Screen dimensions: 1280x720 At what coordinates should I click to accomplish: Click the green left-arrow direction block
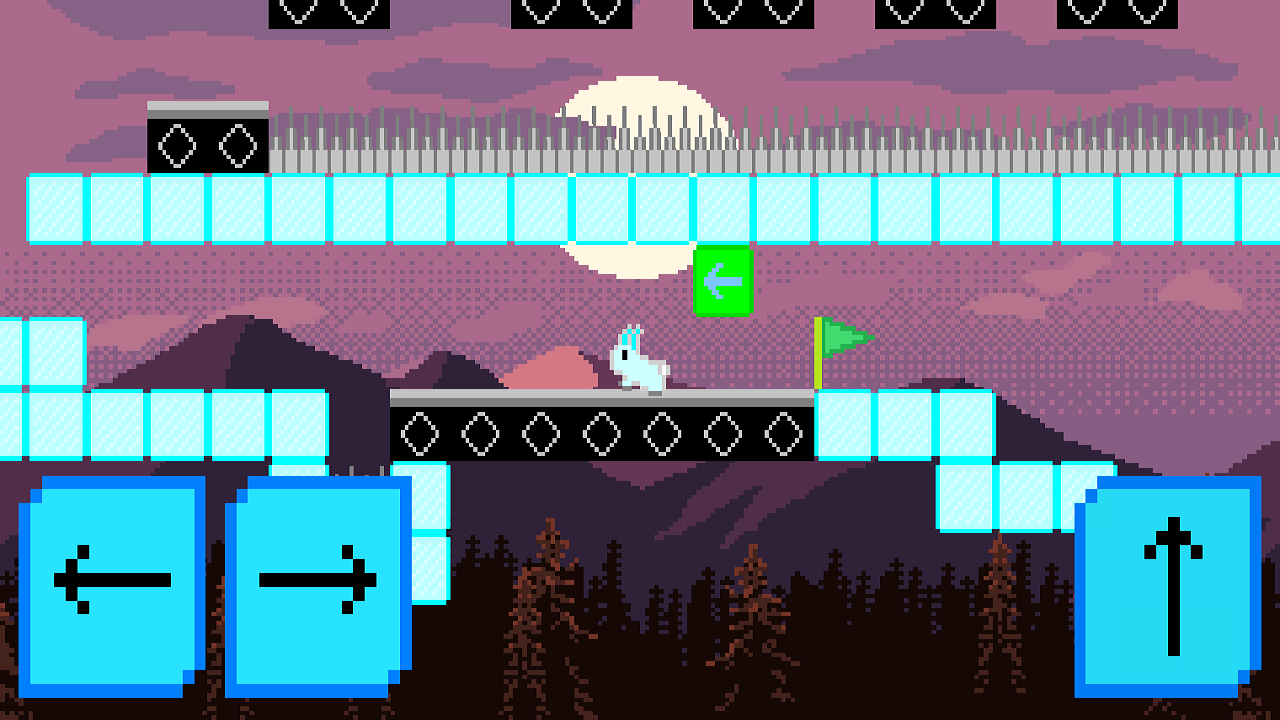(724, 281)
